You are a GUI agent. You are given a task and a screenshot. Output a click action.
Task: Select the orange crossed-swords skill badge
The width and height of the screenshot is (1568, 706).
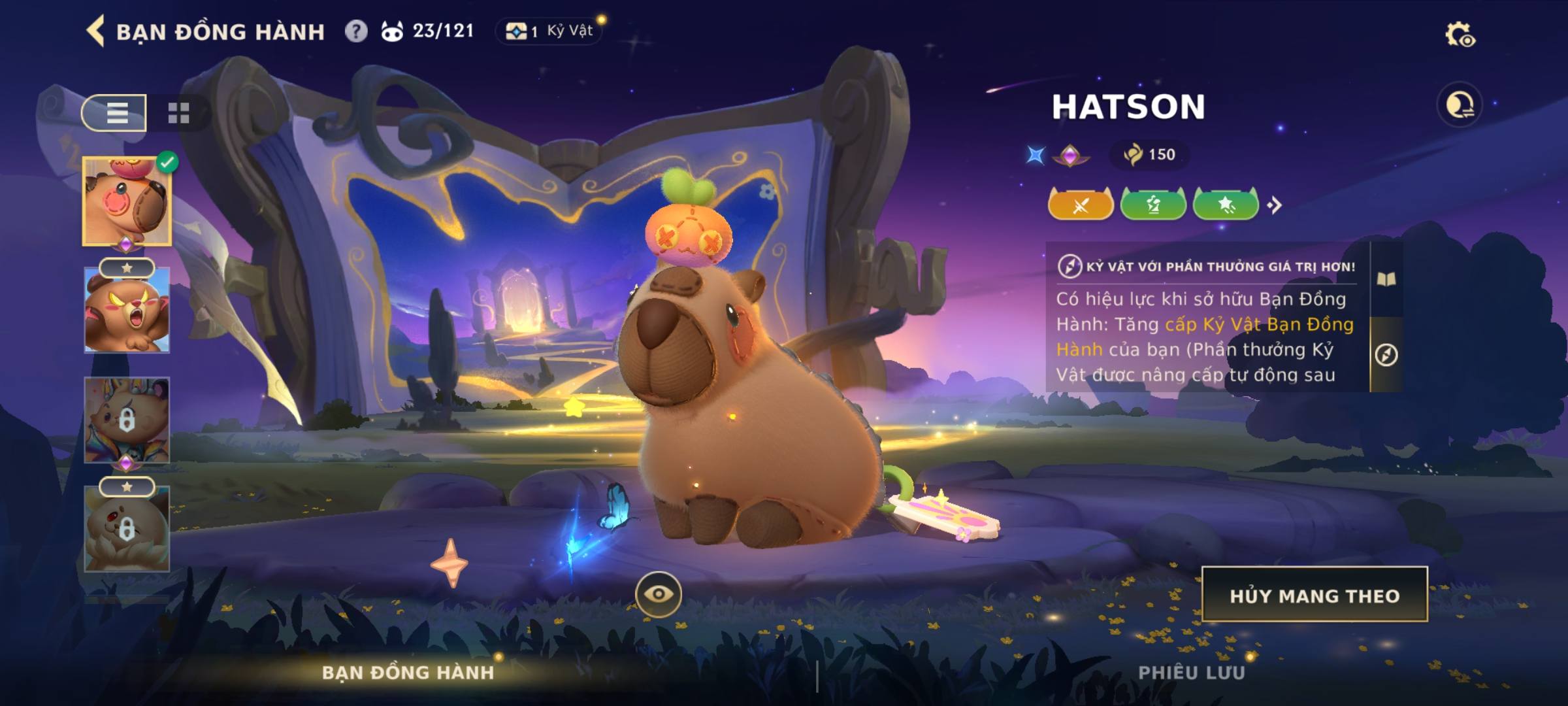tap(1081, 205)
